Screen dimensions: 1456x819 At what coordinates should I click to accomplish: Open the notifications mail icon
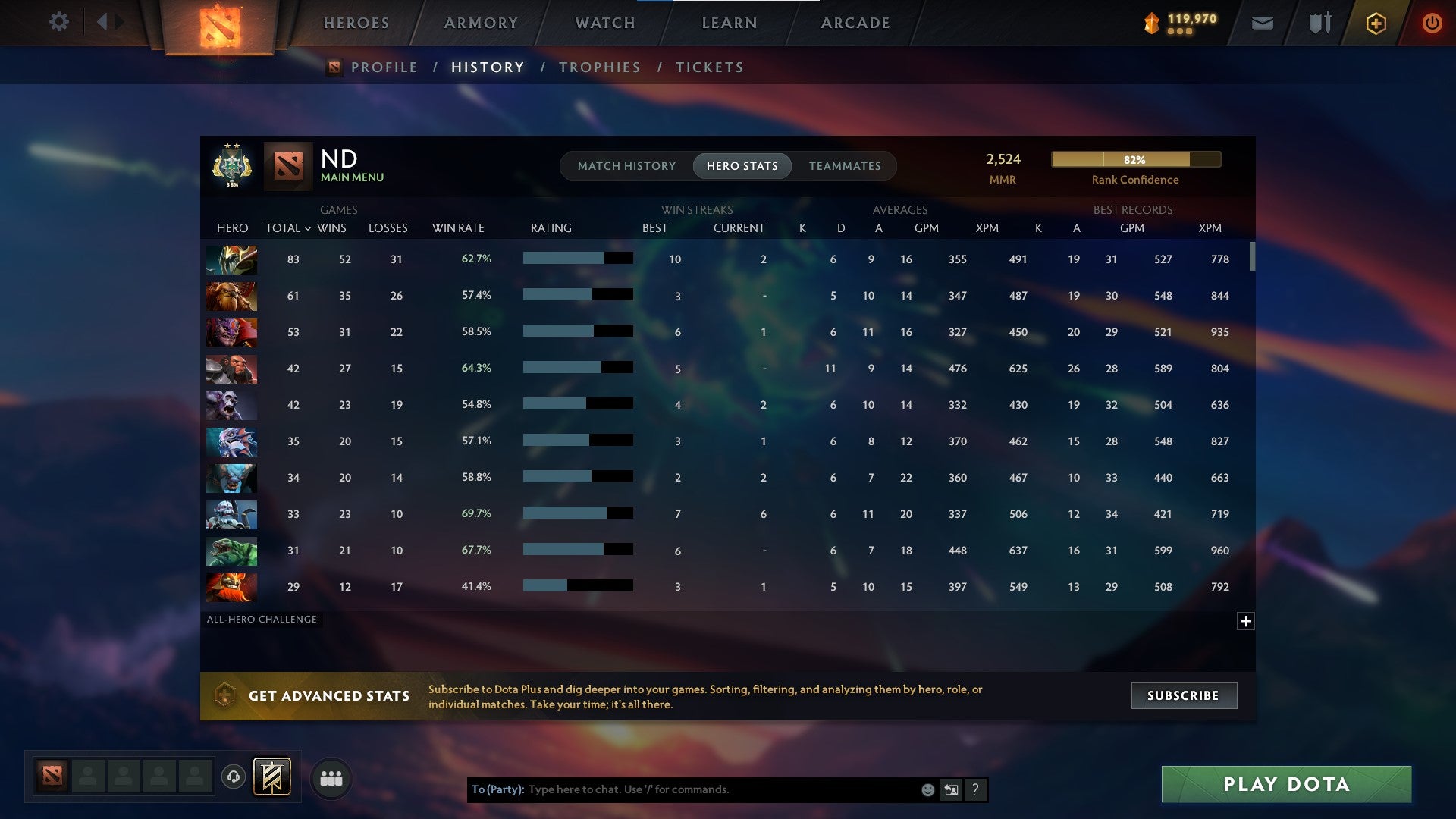[x=1261, y=23]
